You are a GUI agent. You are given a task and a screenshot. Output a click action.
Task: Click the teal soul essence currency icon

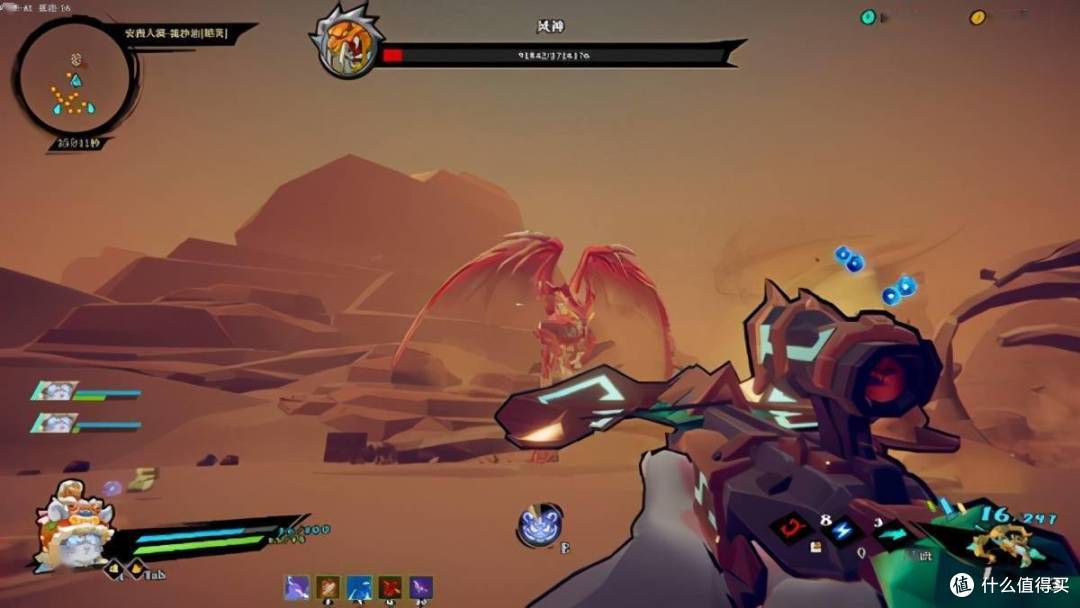pos(868,17)
